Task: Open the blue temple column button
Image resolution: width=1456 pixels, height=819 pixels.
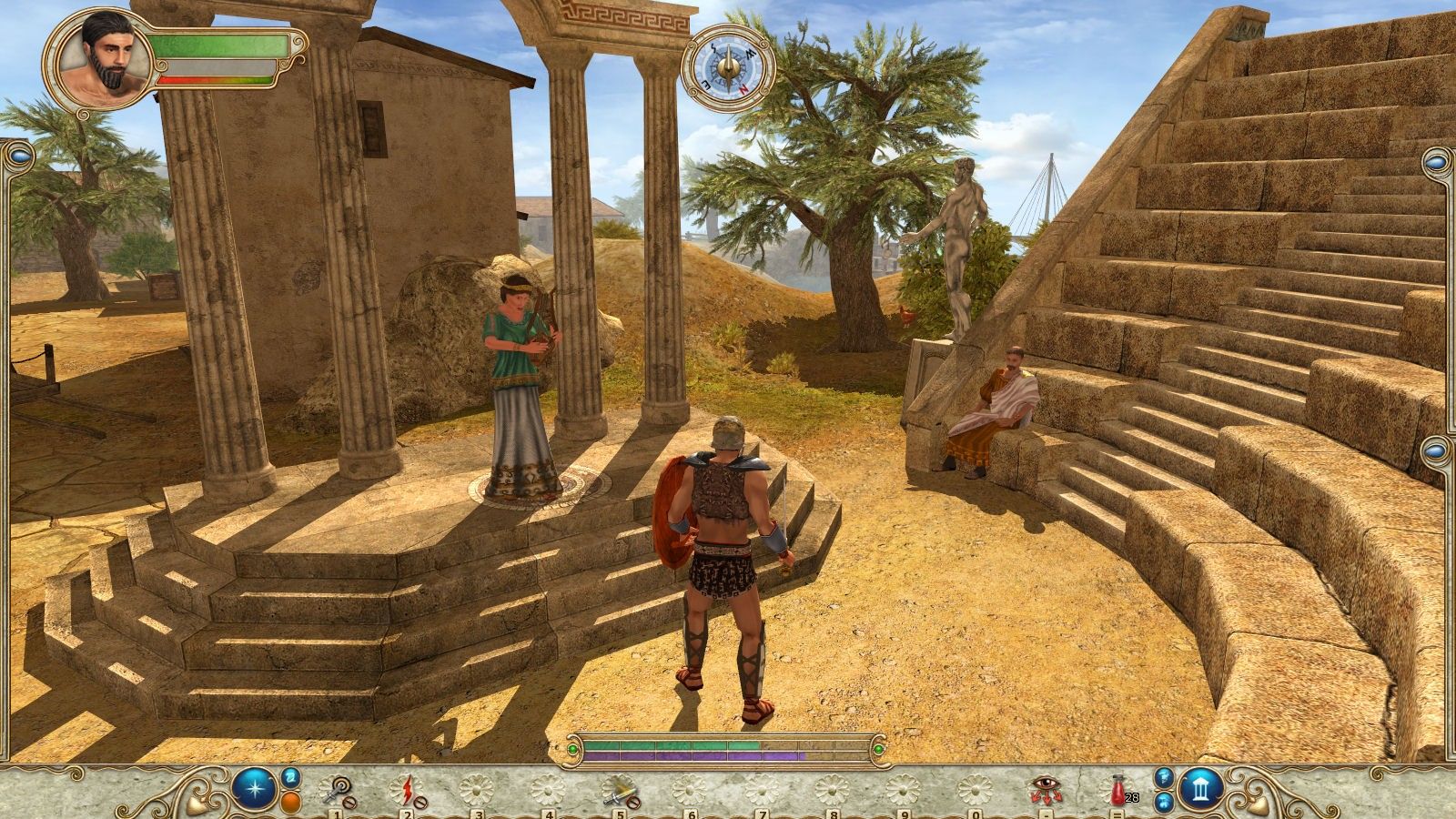Action: [1201, 789]
